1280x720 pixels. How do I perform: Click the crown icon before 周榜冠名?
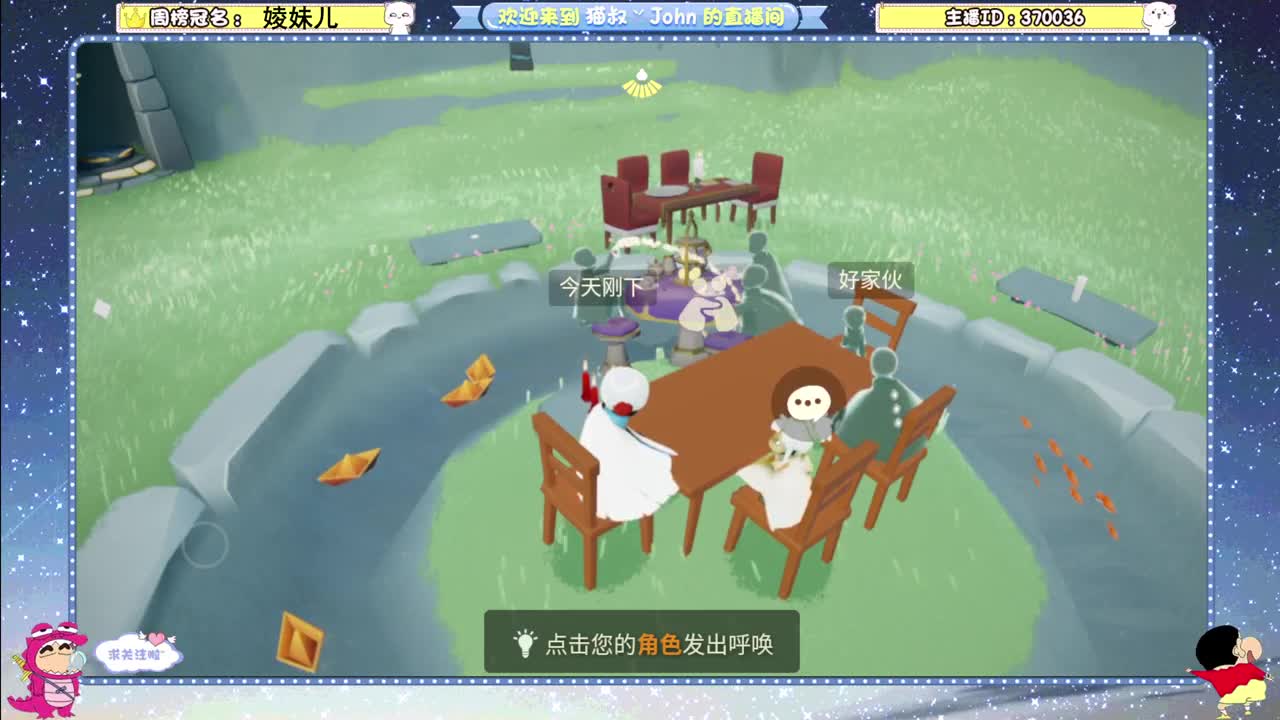[x=133, y=15]
